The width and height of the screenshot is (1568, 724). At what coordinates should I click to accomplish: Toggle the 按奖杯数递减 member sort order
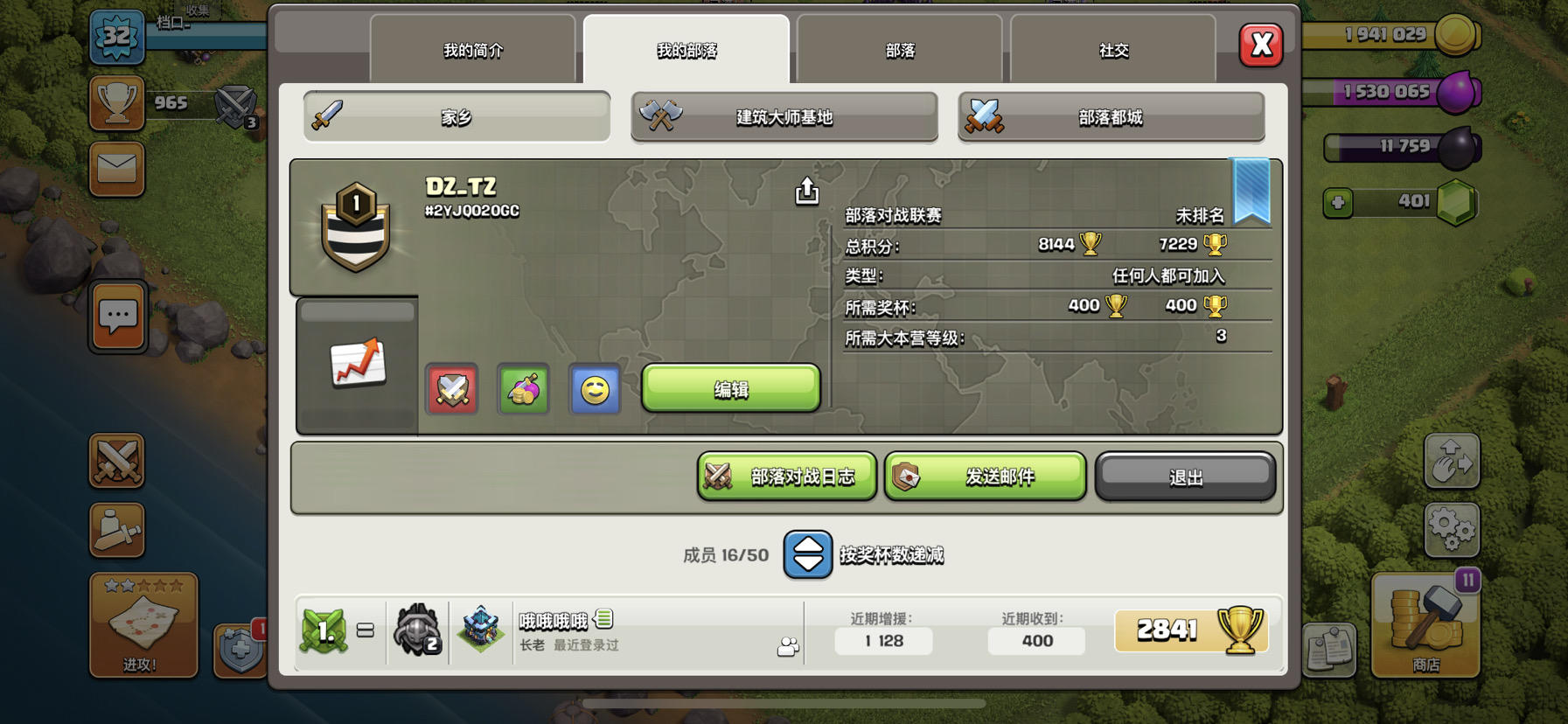805,554
